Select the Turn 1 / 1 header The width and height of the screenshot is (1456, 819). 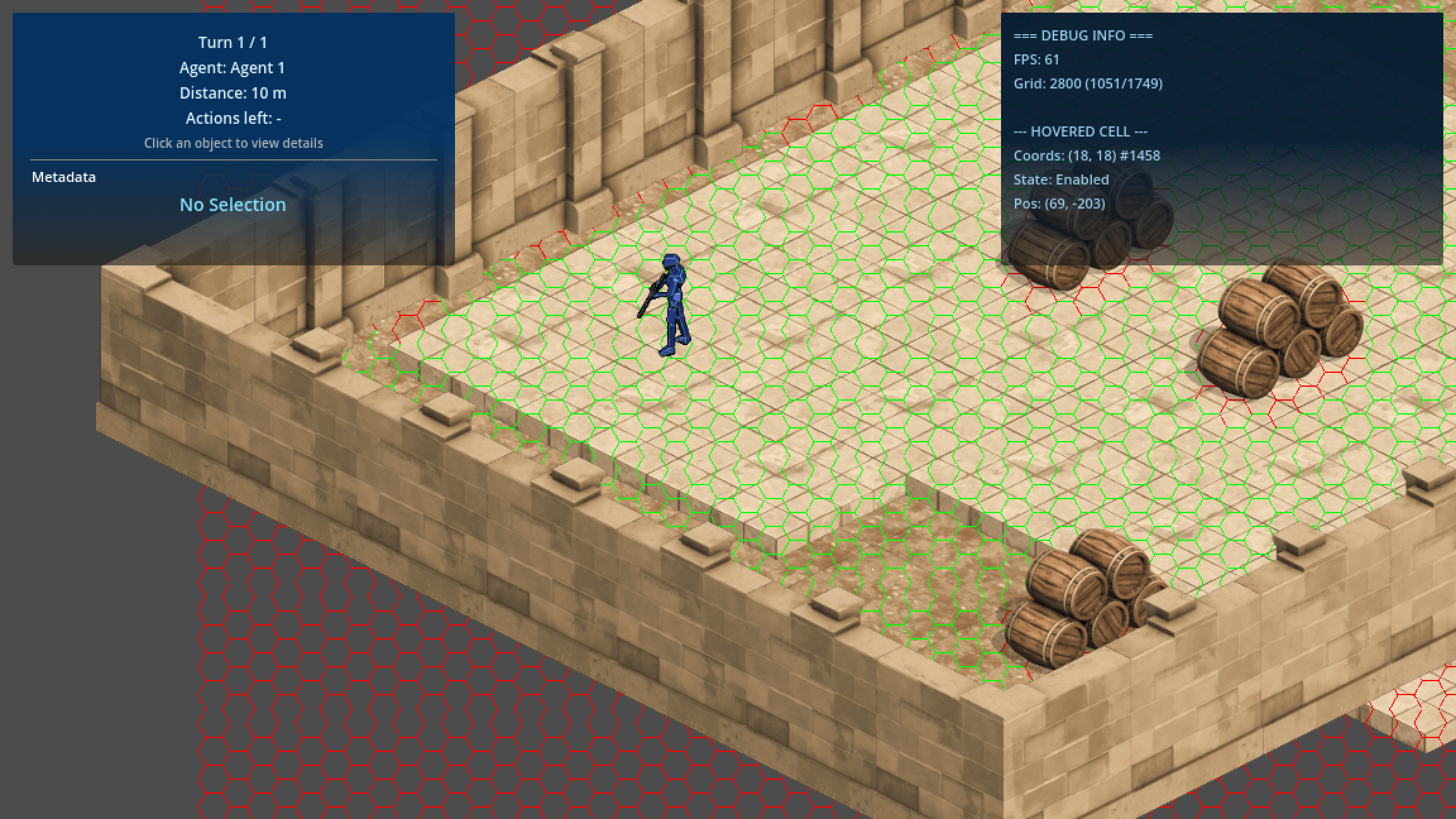pyautogui.click(x=232, y=42)
